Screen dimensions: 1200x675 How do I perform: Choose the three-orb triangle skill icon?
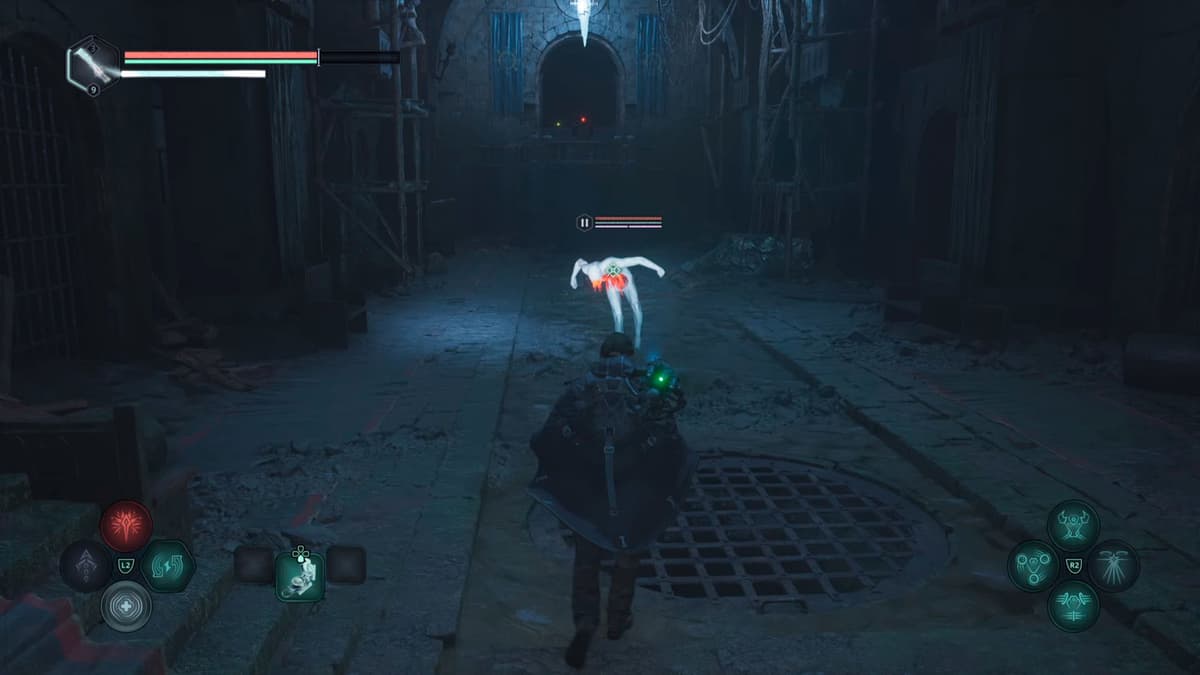[1033, 566]
